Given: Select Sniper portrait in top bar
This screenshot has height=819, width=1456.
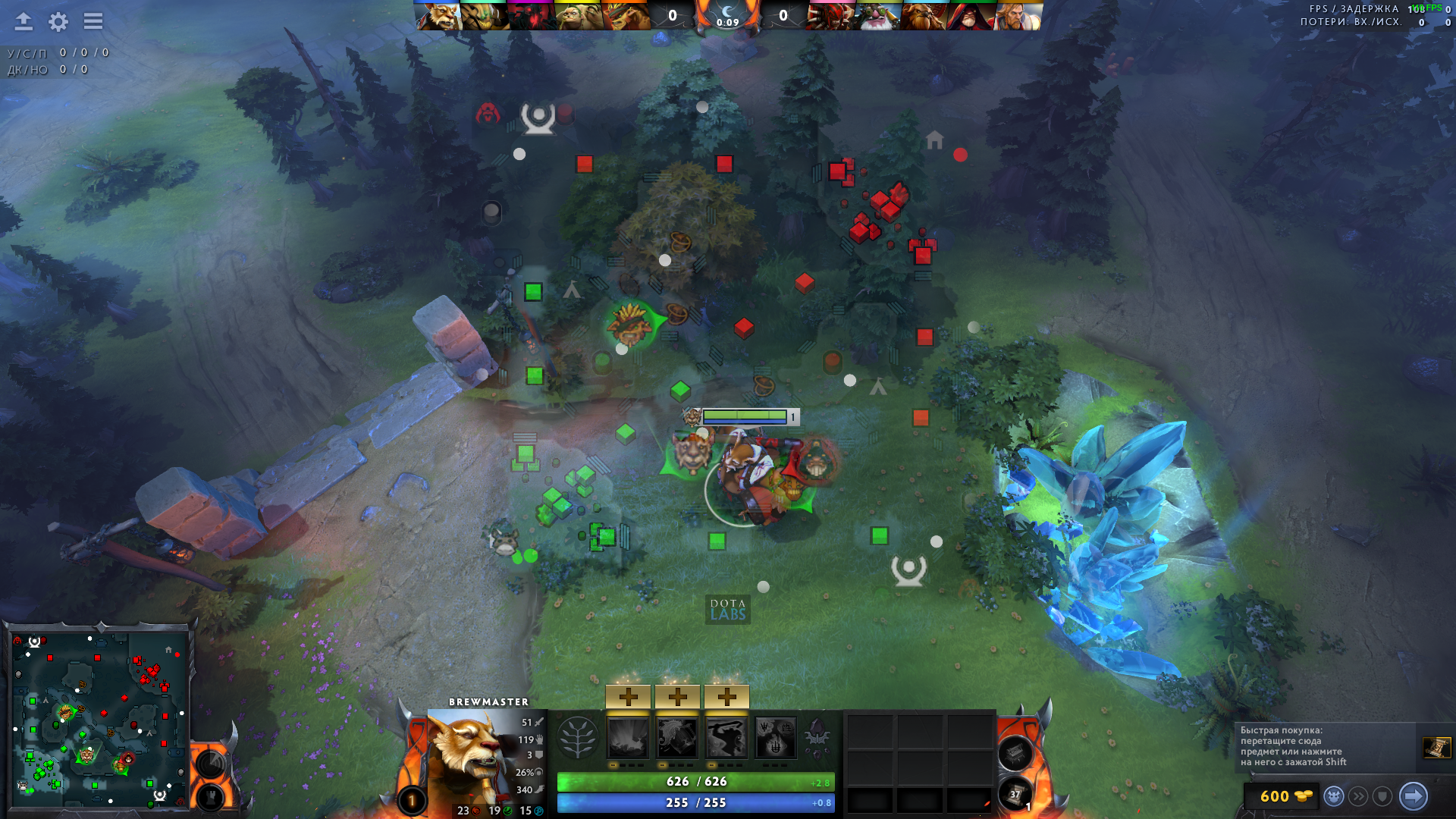Looking at the screenshot, I should [x=877, y=16].
